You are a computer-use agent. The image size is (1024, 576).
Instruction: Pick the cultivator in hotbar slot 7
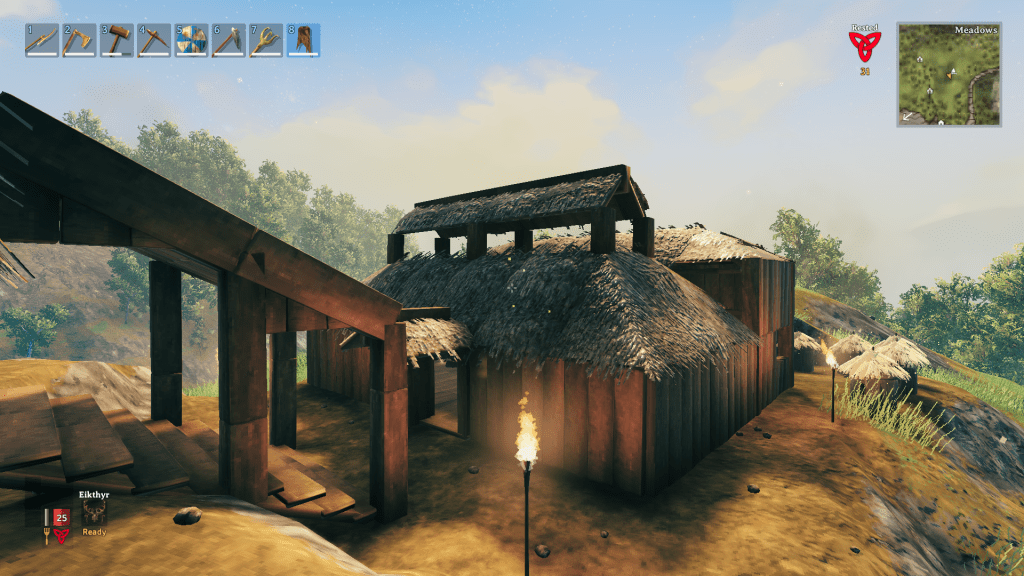[266, 40]
